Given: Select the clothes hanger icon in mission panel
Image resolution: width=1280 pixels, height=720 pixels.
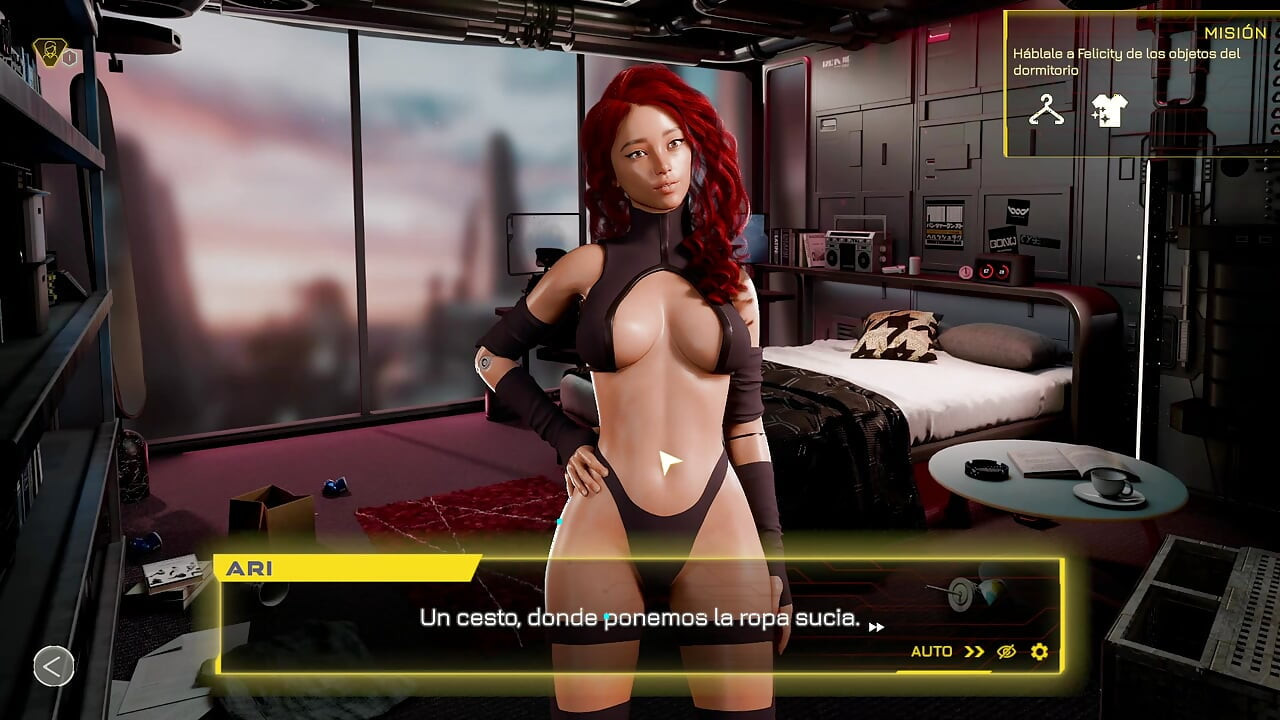Looking at the screenshot, I should click(1045, 111).
